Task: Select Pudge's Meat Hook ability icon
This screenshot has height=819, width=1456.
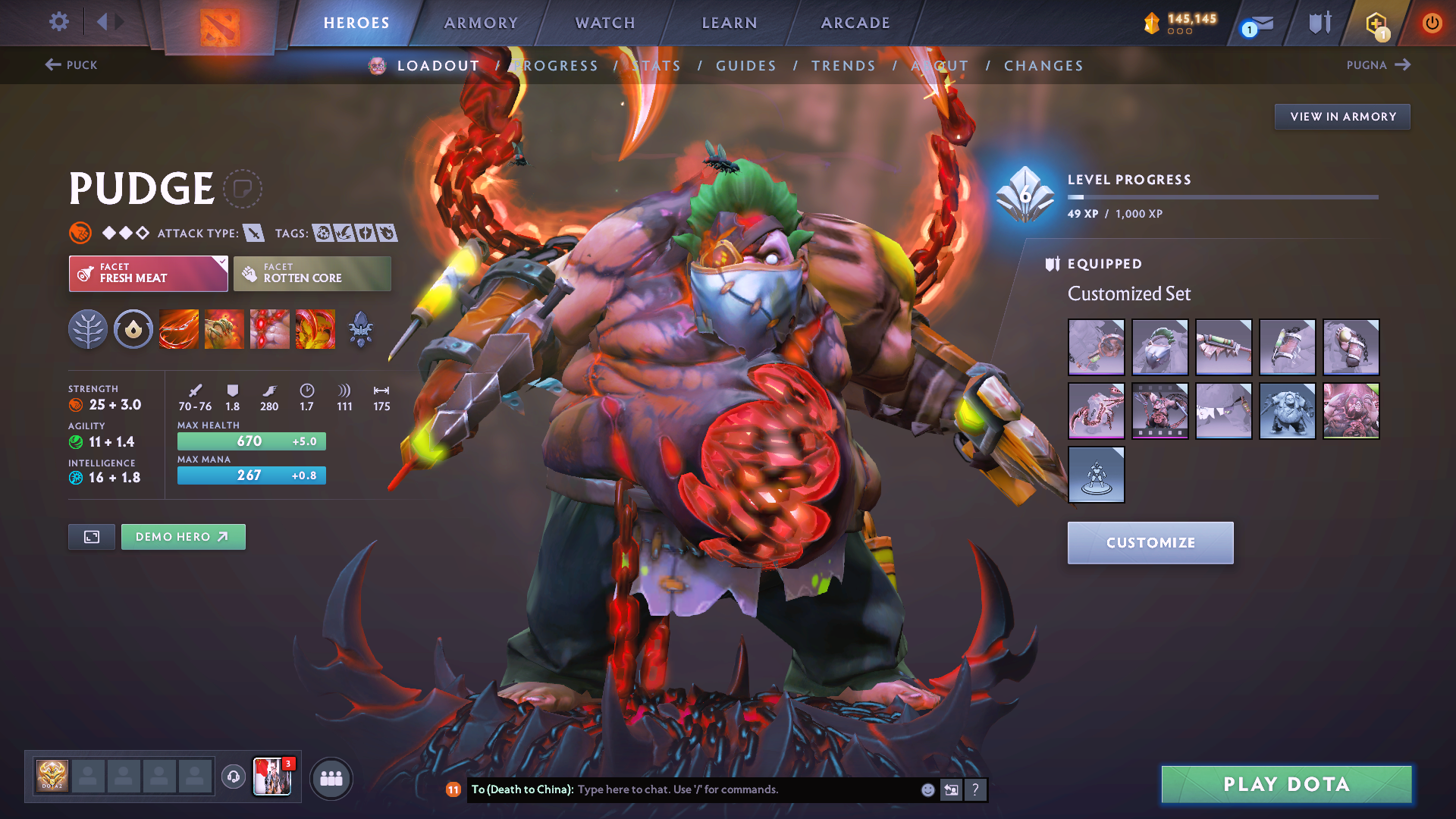Action: 178,328
